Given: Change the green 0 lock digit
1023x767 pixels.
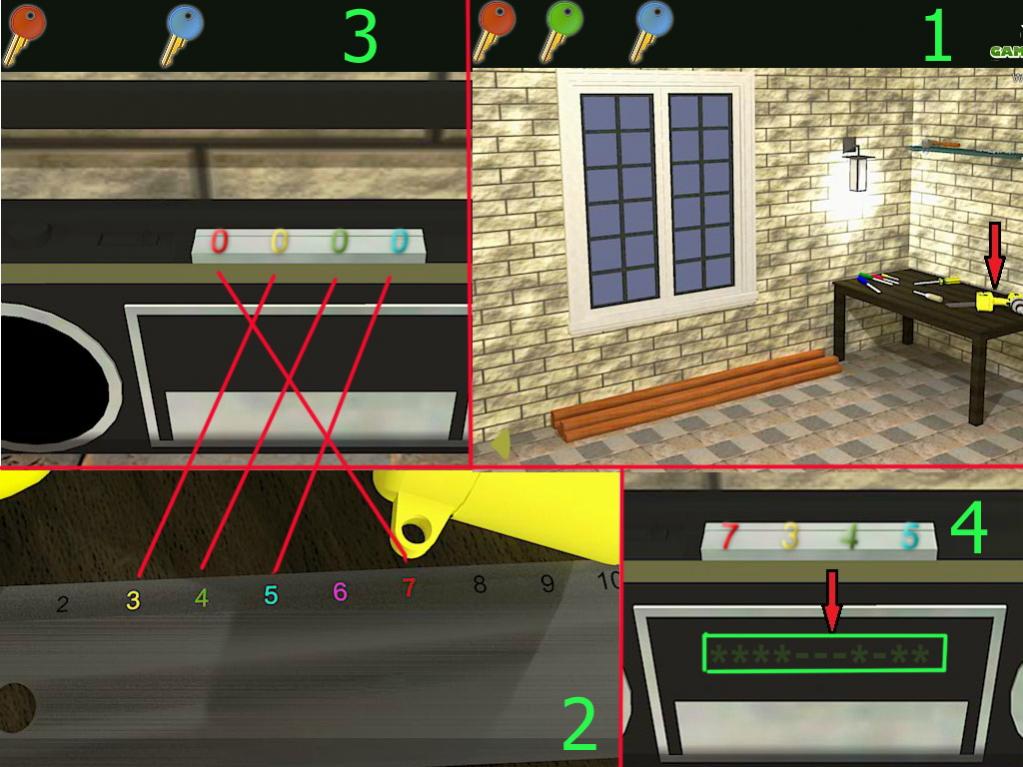Looking at the screenshot, I should pos(340,242).
